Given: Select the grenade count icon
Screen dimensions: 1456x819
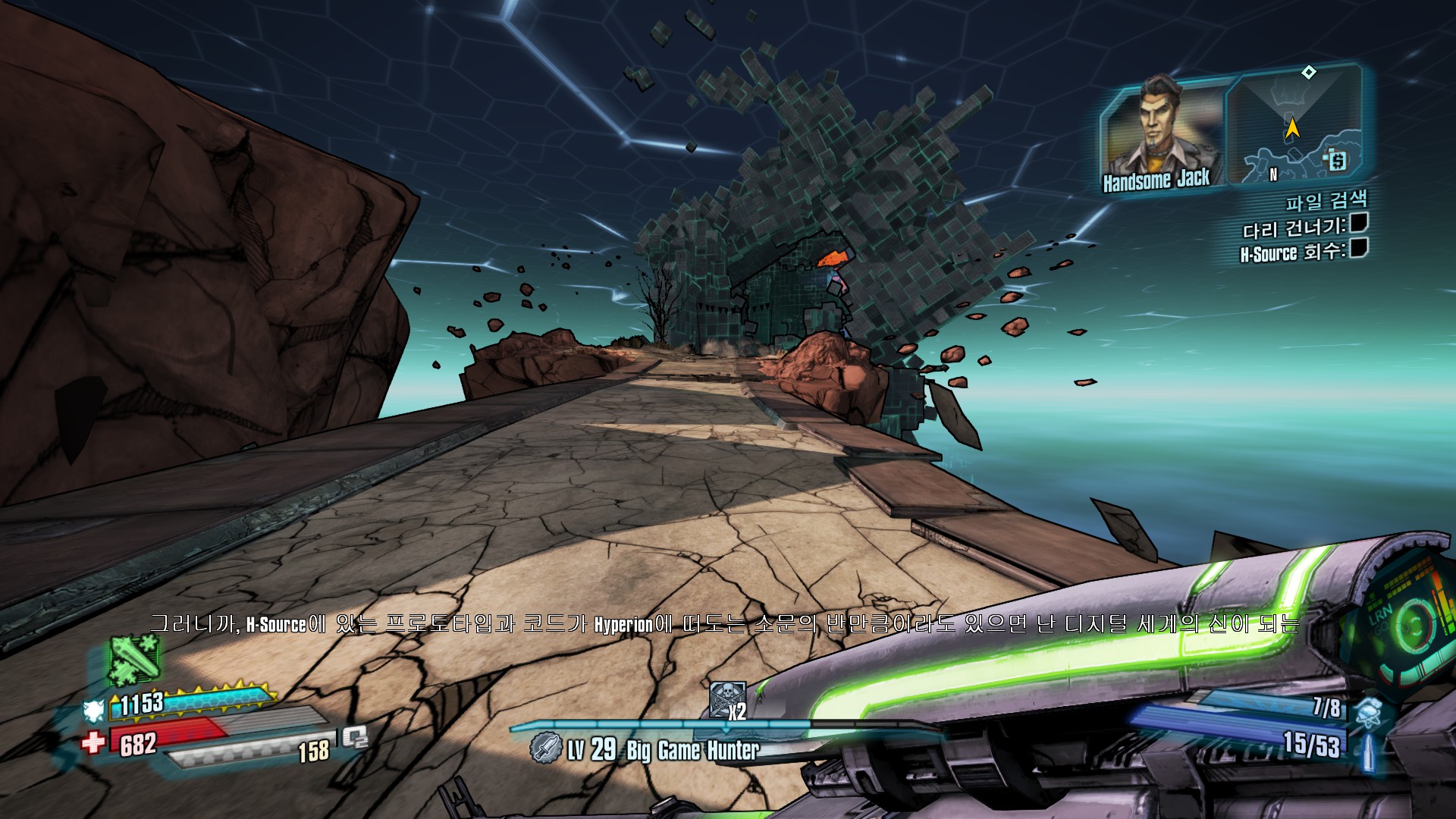Looking at the screenshot, I should tap(1370, 710).
